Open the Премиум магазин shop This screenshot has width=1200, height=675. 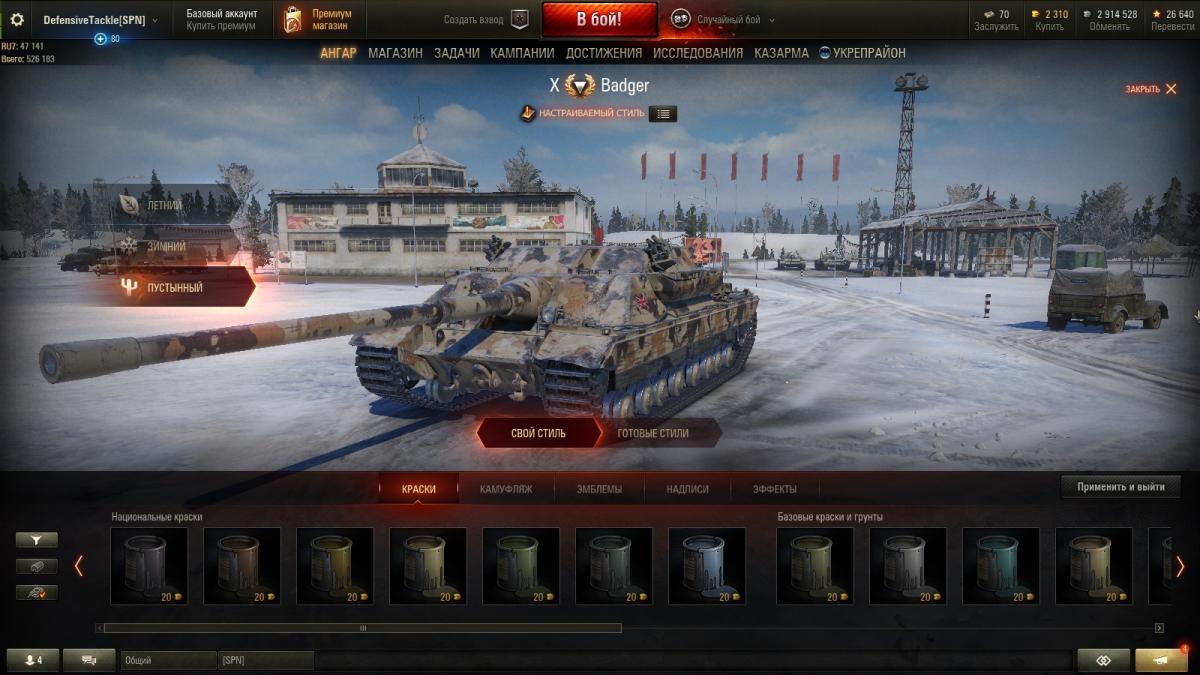point(319,19)
